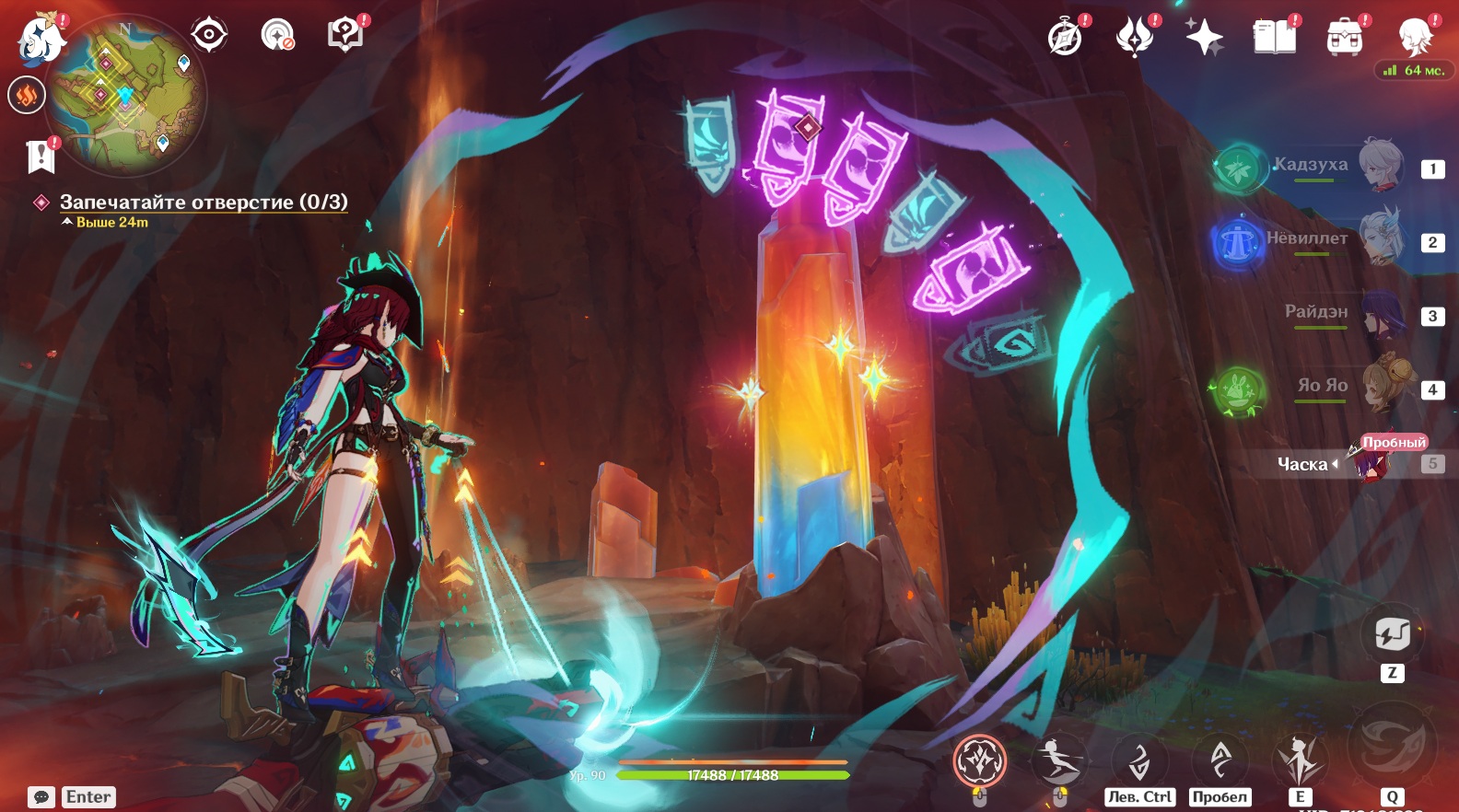Open the pyro flame status icon
Viewport: 1459px width, 812px height.
pos(27,95)
